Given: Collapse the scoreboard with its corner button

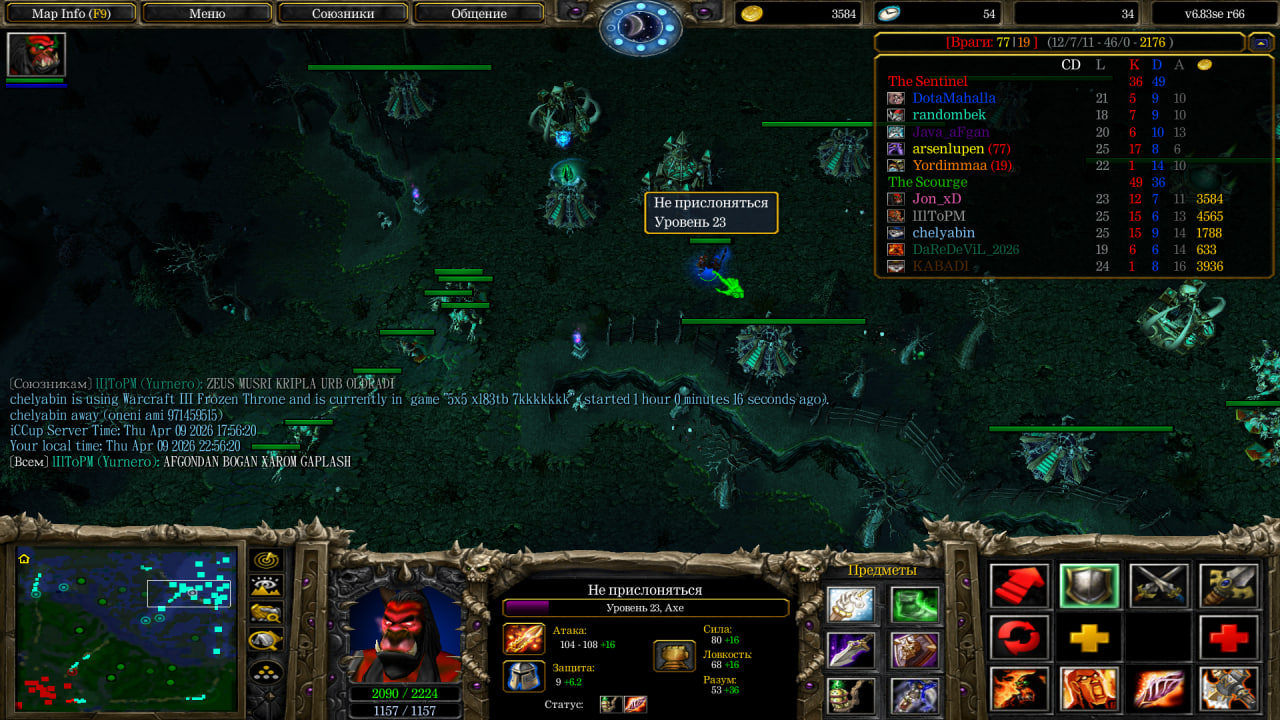Looking at the screenshot, I should 1260,42.
